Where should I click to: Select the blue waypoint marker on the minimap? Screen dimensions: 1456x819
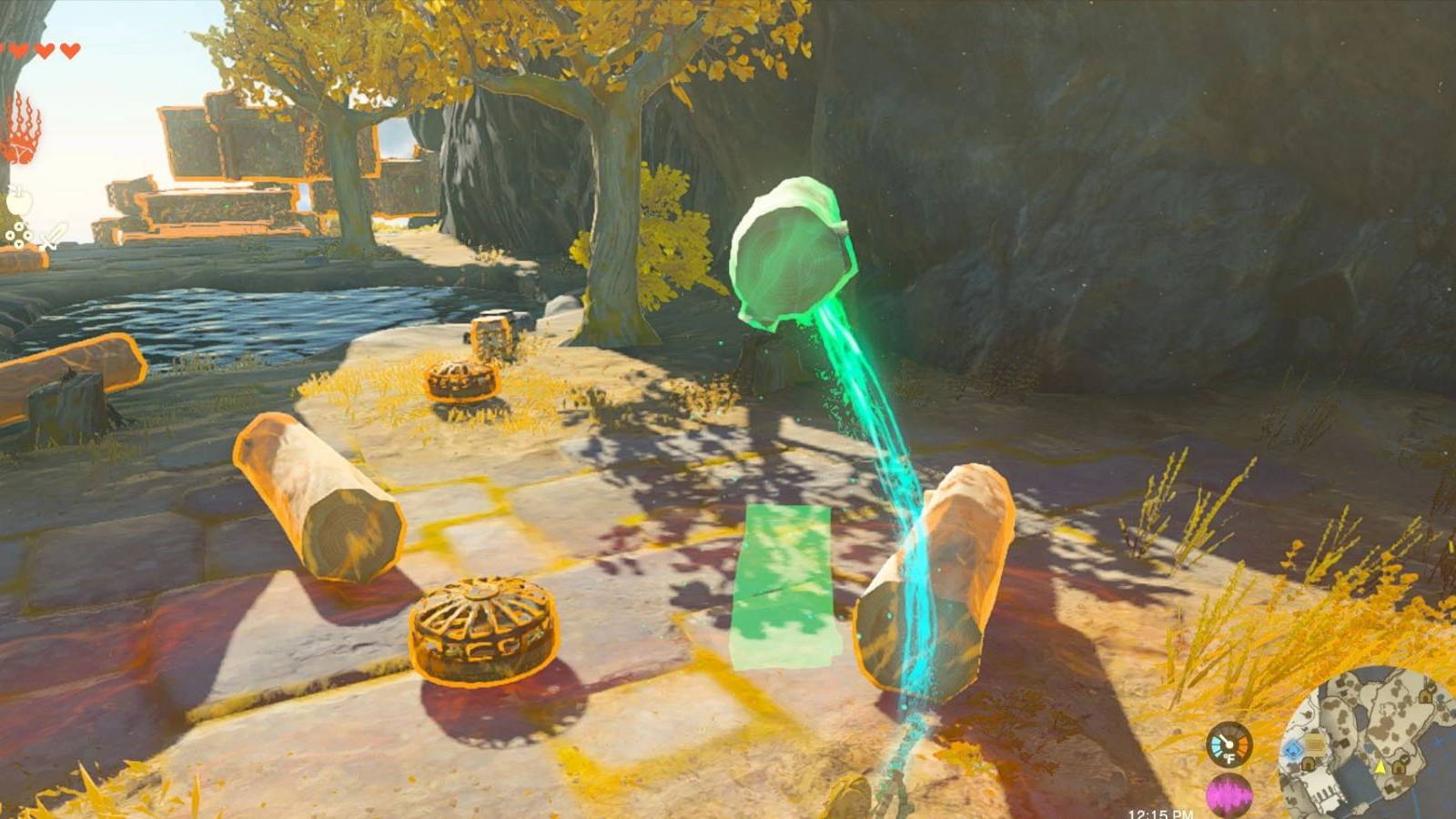tap(1293, 749)
